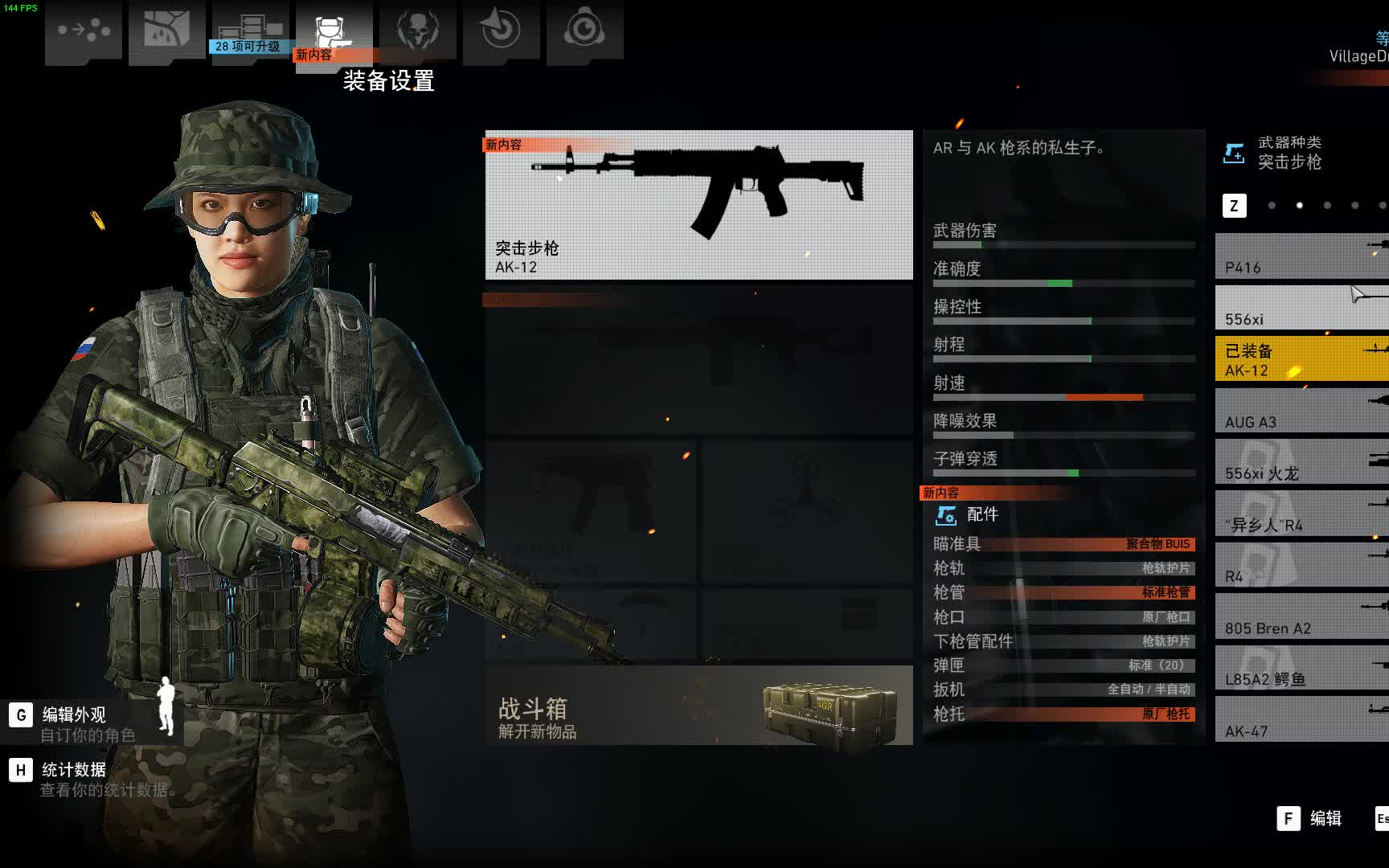The width and height of the screenshot is (1389, 868).
Task: Open the world map icon in top bar
Action: pos(166,31)
